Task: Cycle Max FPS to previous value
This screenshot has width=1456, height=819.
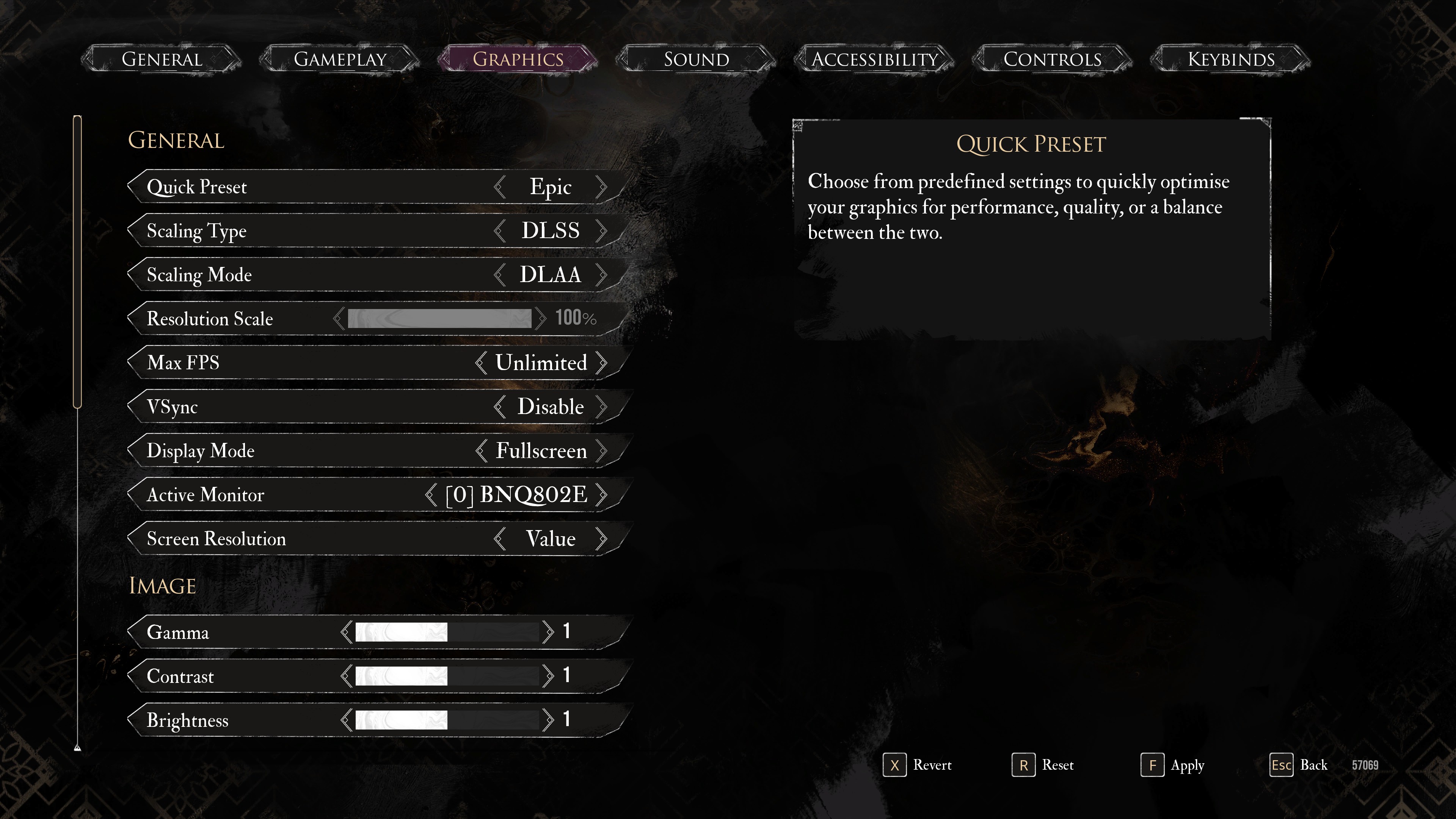Action: coord(481,363)
